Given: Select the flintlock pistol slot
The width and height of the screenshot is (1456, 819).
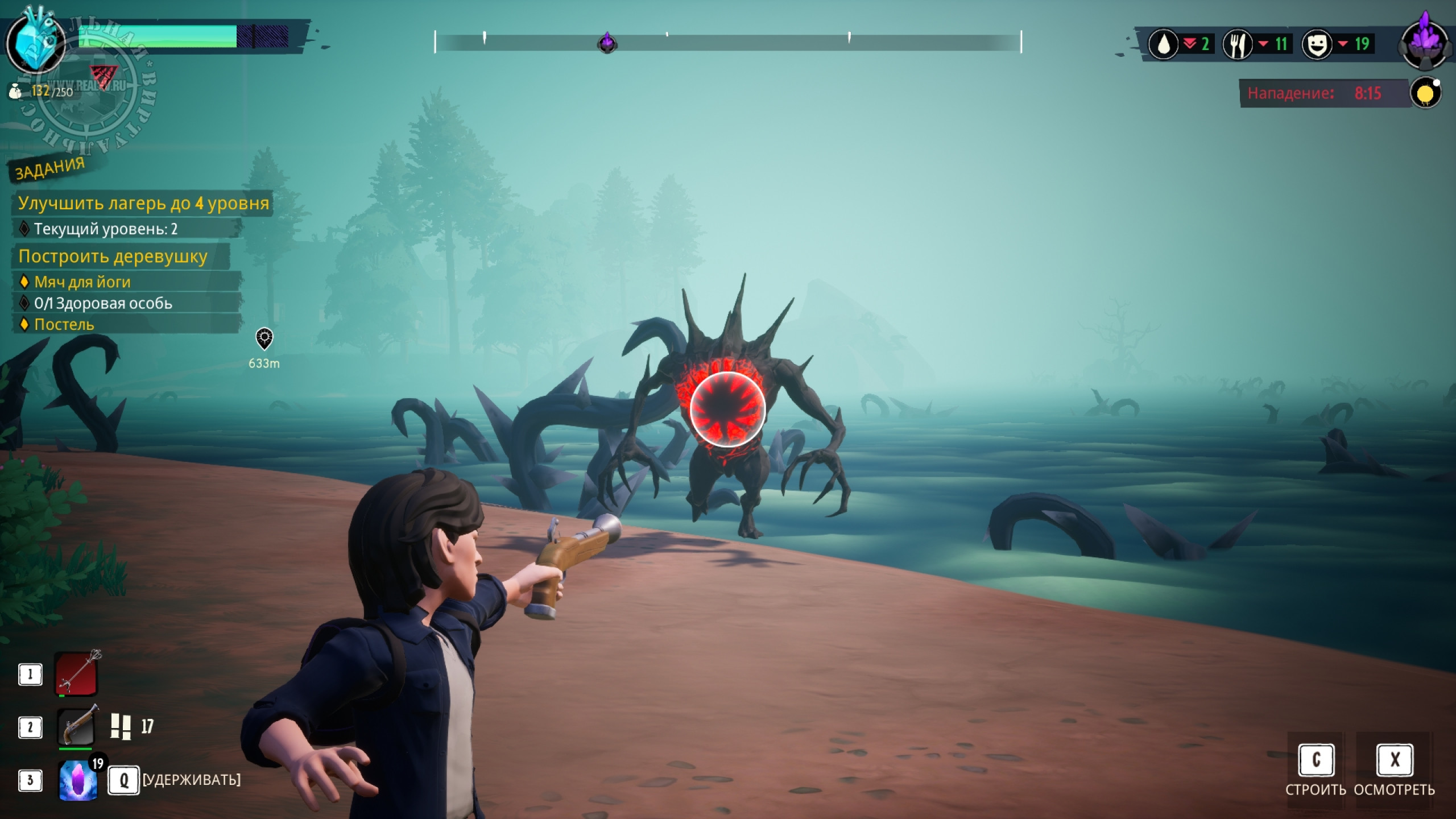Looking at the screenshot, I should coord(77,726).
